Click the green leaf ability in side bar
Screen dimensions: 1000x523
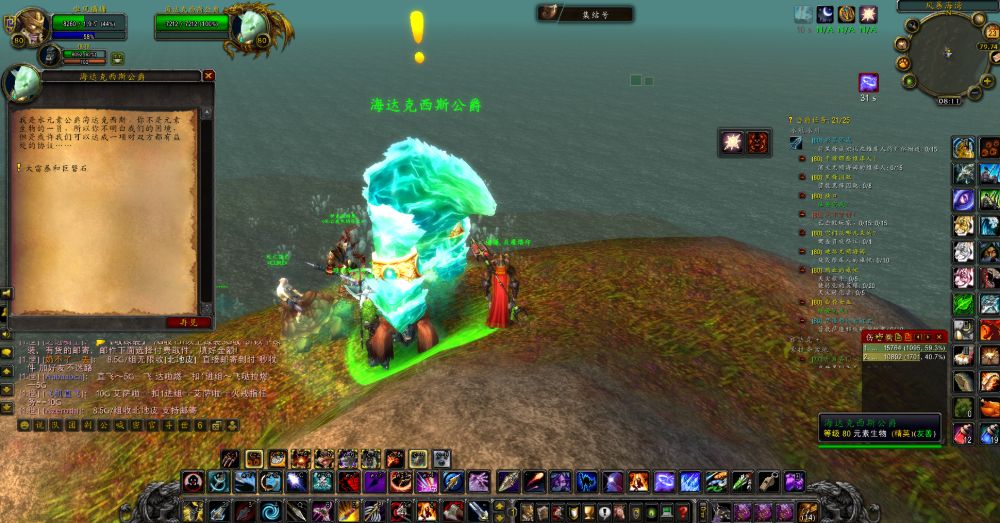963,304
